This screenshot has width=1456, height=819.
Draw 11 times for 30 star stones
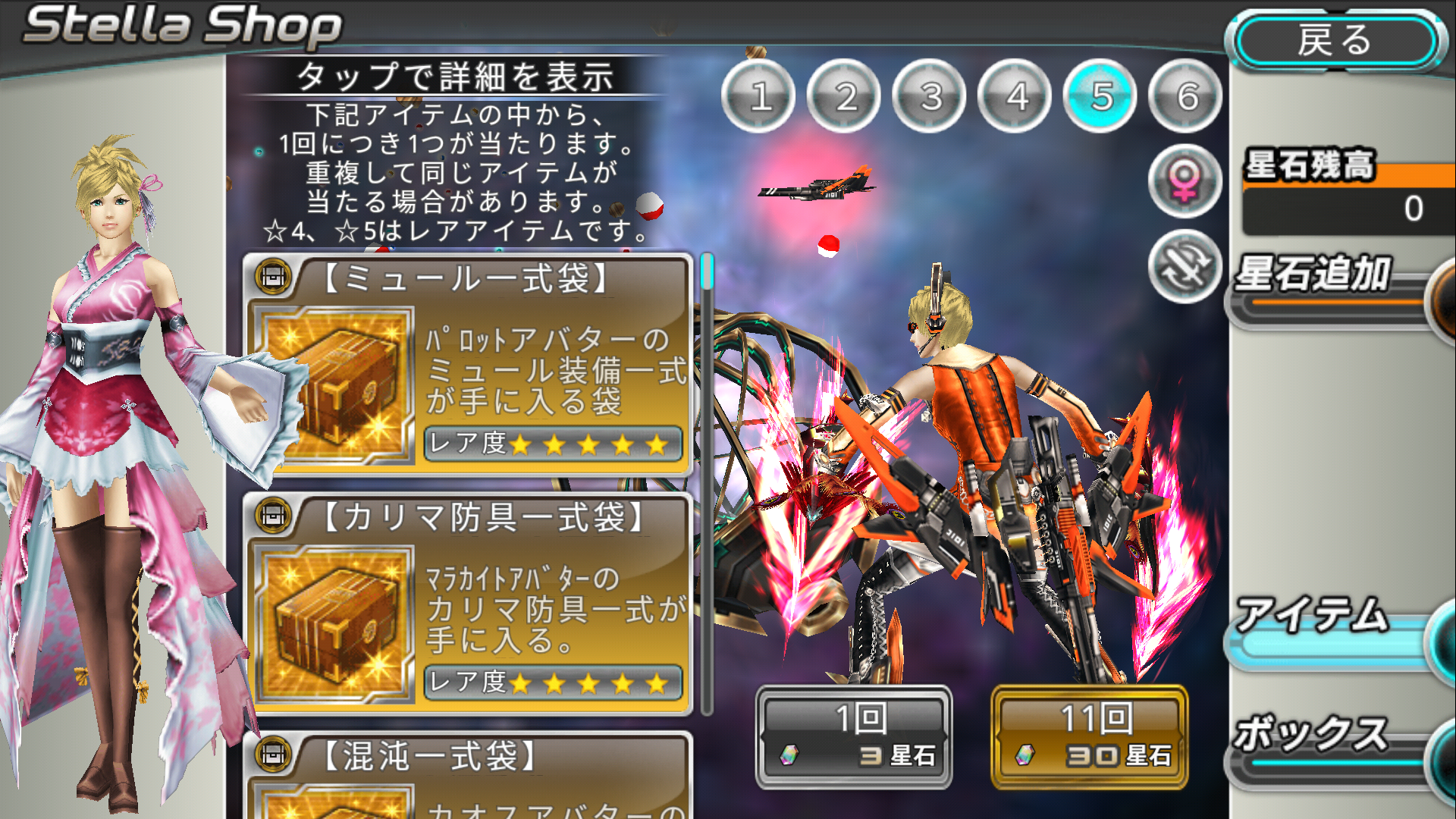coord(1090,737)
